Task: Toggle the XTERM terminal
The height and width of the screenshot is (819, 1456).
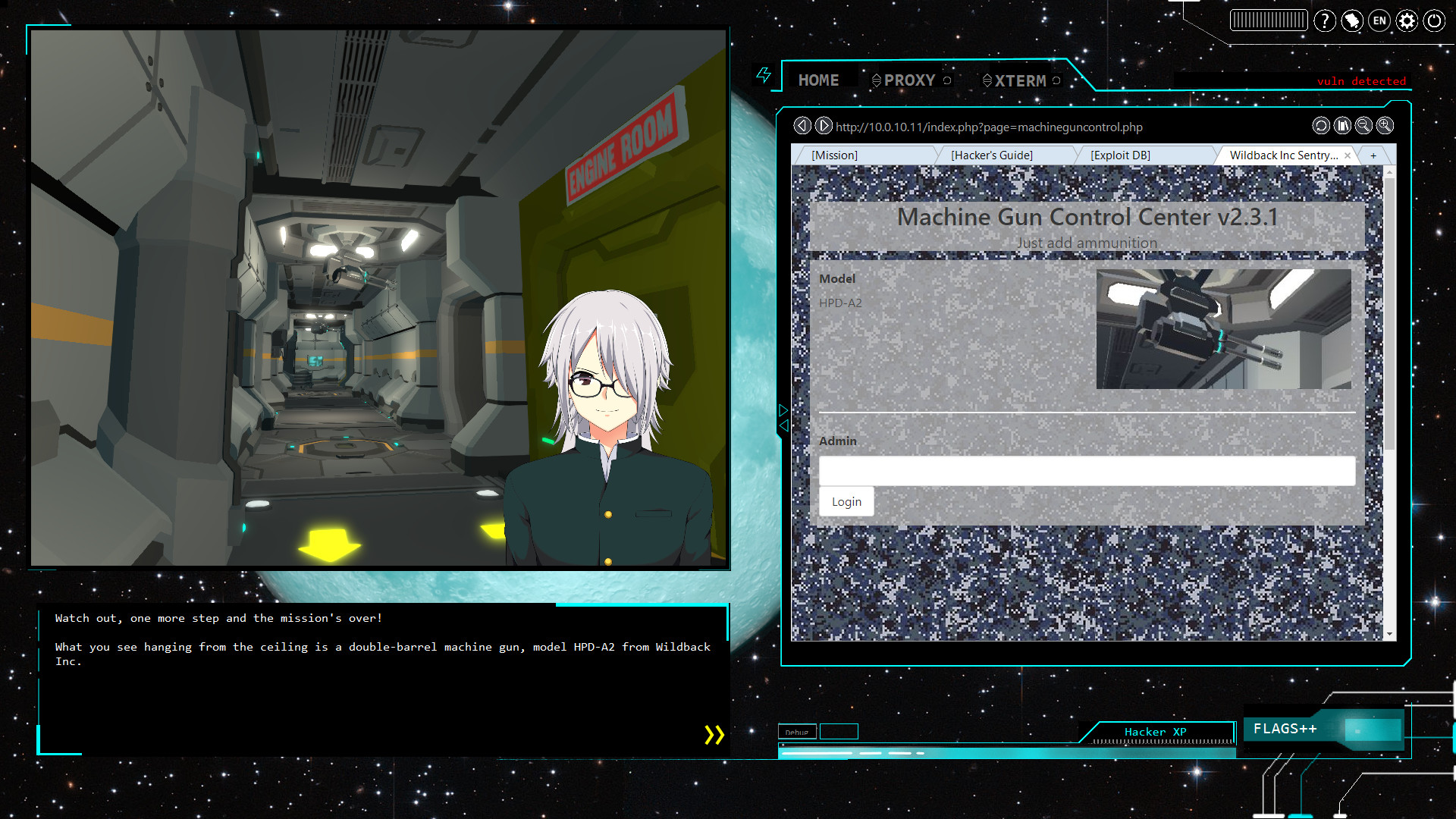Action: tap(1020, 80)
